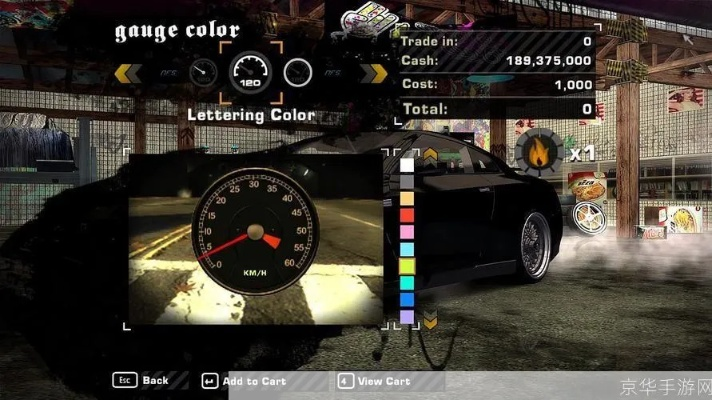
Task: Pick the yellow-green color swatch
Action: (x=407, y=266)
